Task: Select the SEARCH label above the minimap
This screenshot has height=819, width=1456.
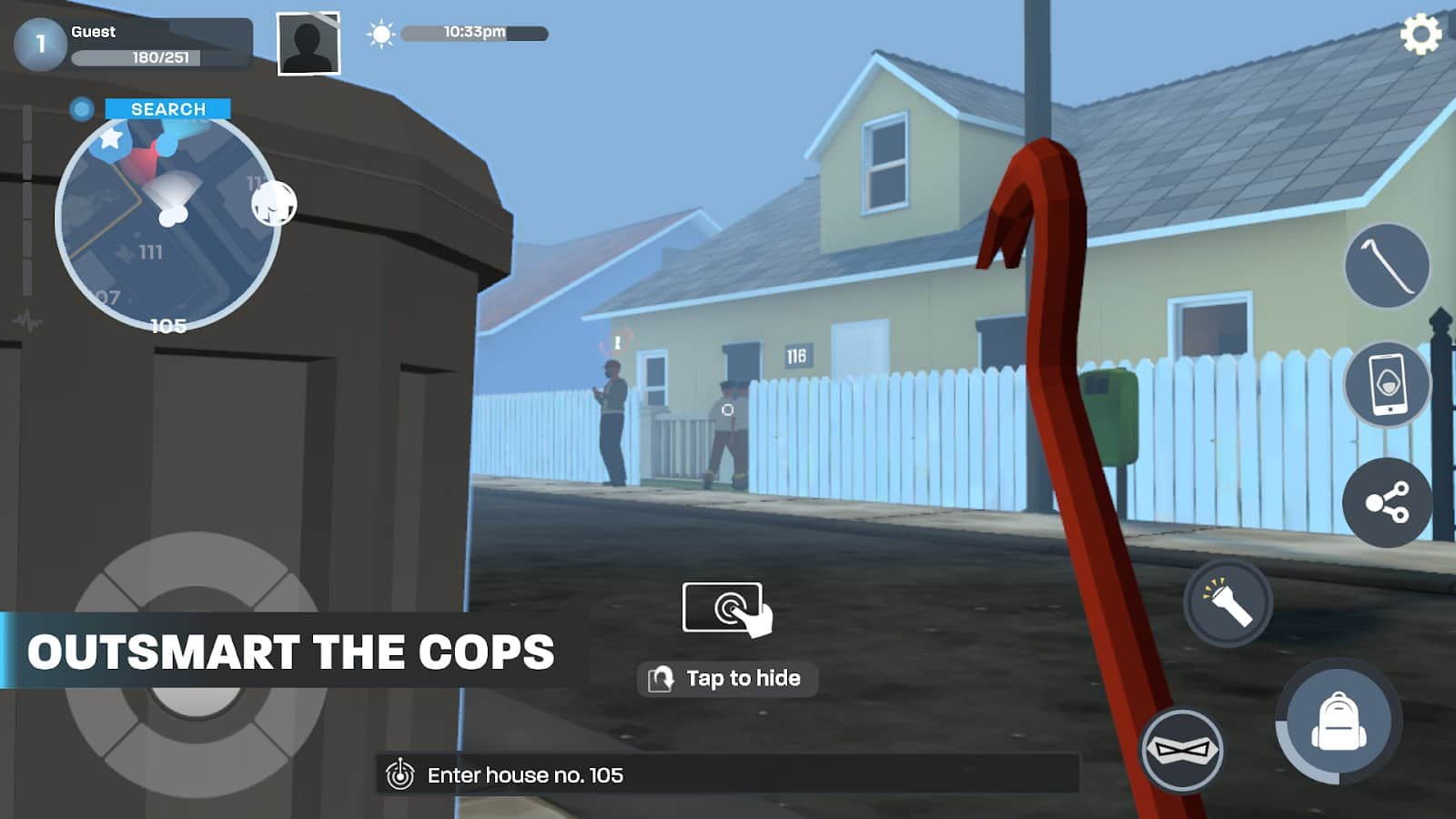Action: [168, 109]
